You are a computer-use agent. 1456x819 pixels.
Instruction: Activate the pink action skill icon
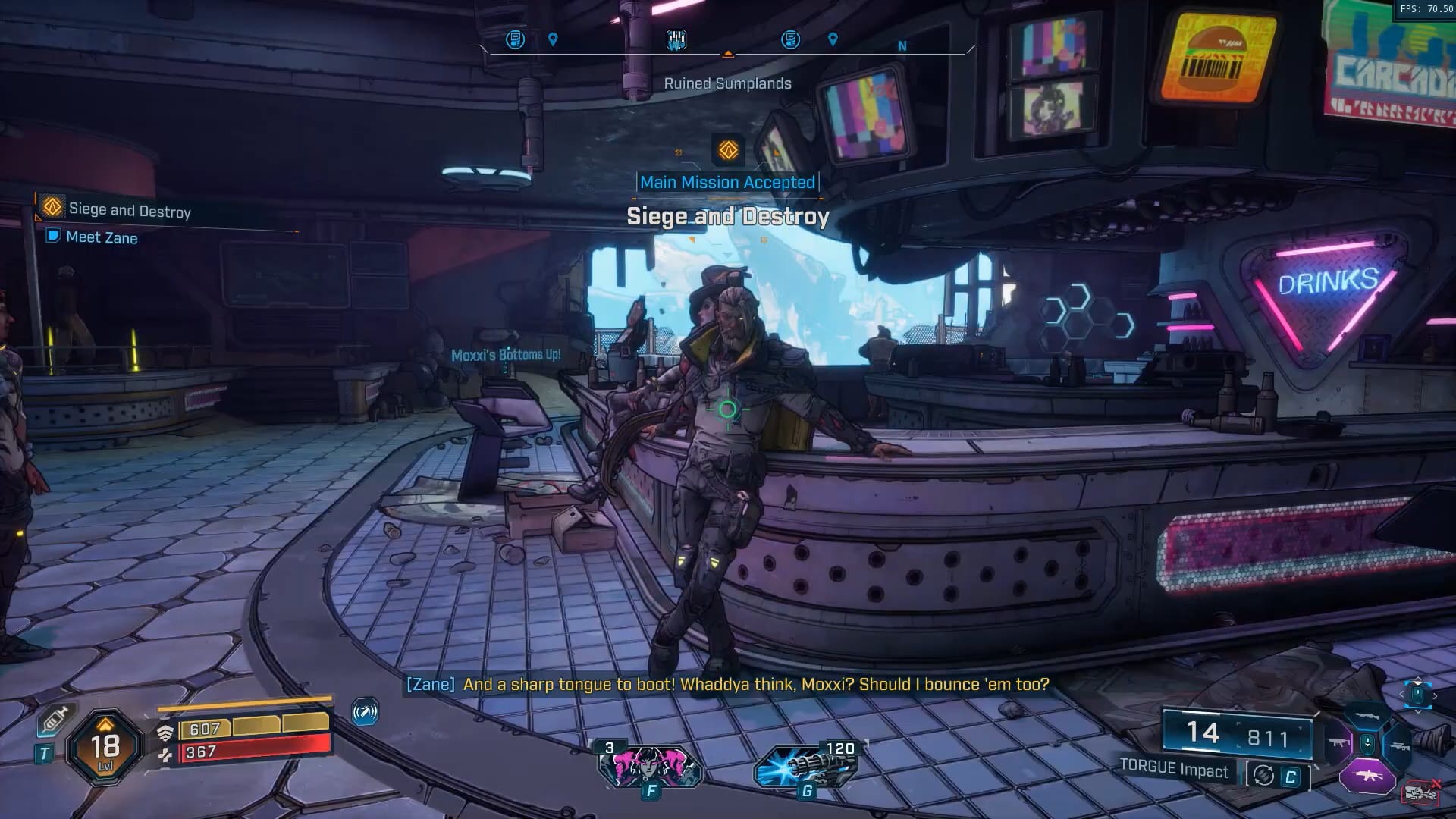pos(650,765)
